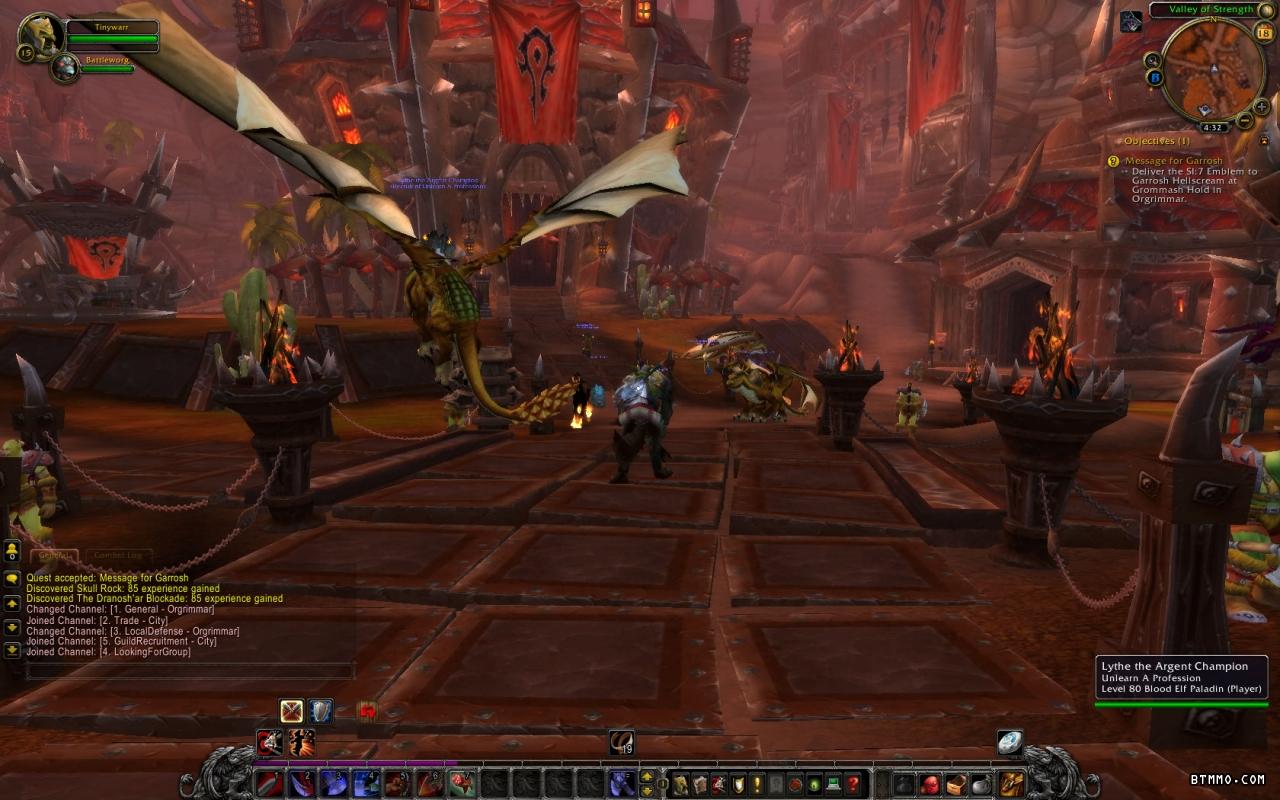
Task: Switch to the Combat Log chat tab
Action: pos(118,555)
